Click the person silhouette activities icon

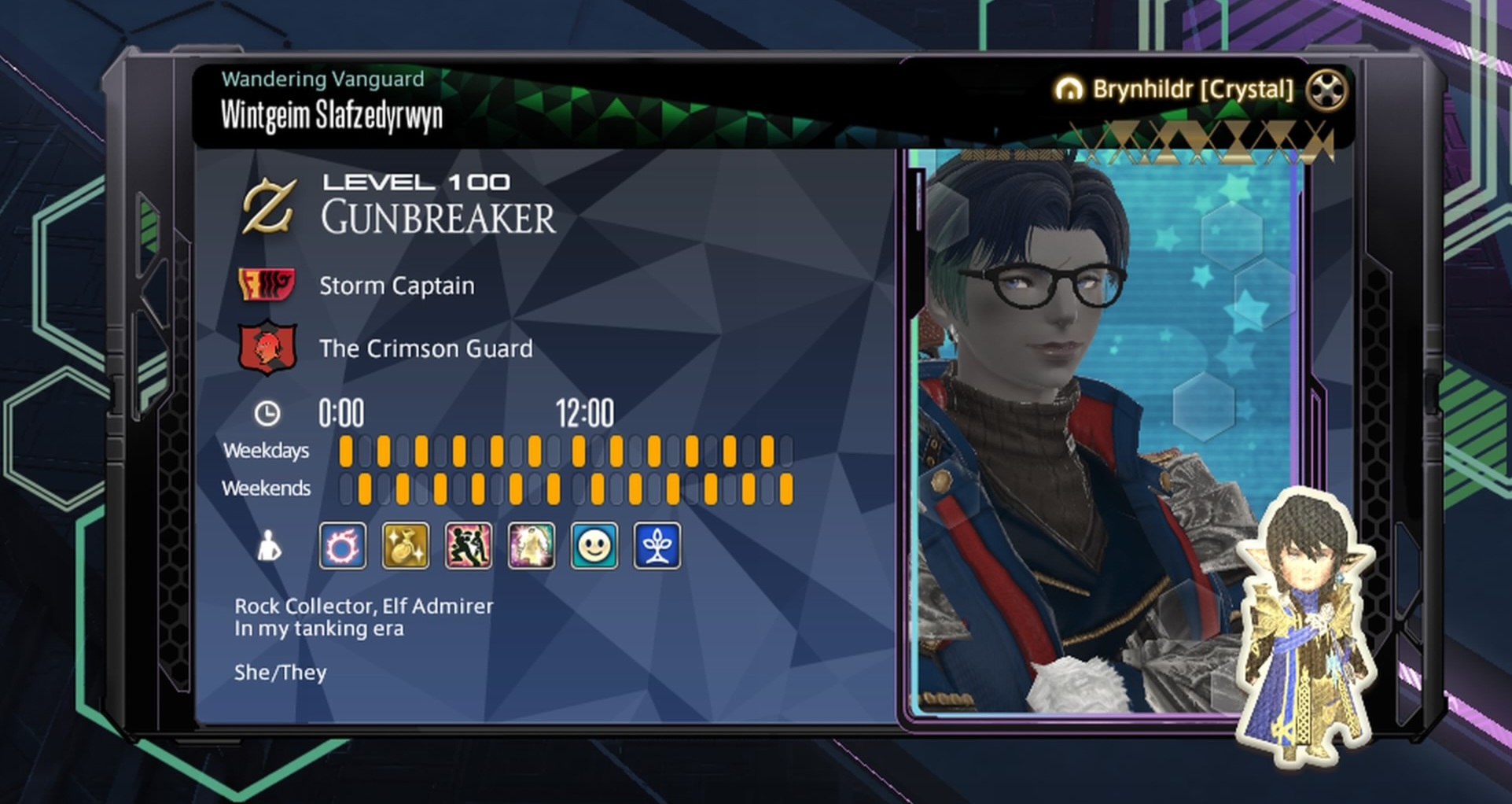click(x=269, y=546)
